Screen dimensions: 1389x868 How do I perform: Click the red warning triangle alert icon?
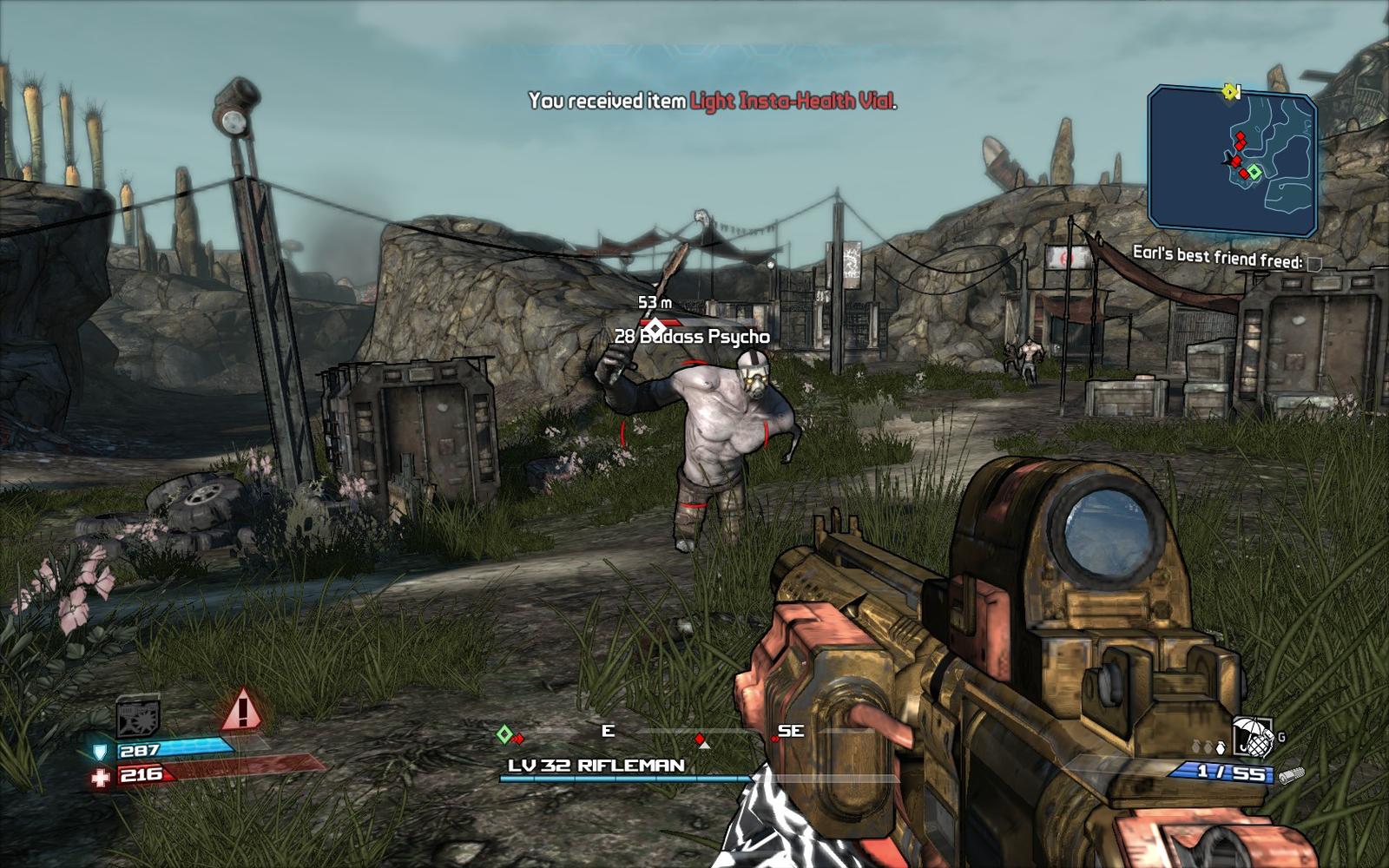click(242, 710)
